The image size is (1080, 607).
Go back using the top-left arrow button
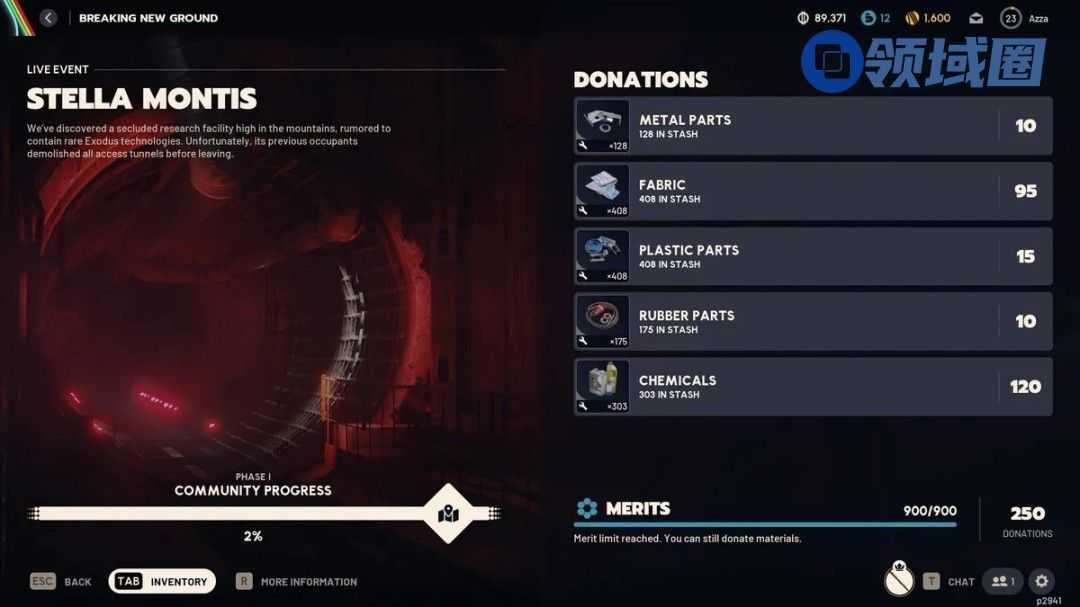48,18
